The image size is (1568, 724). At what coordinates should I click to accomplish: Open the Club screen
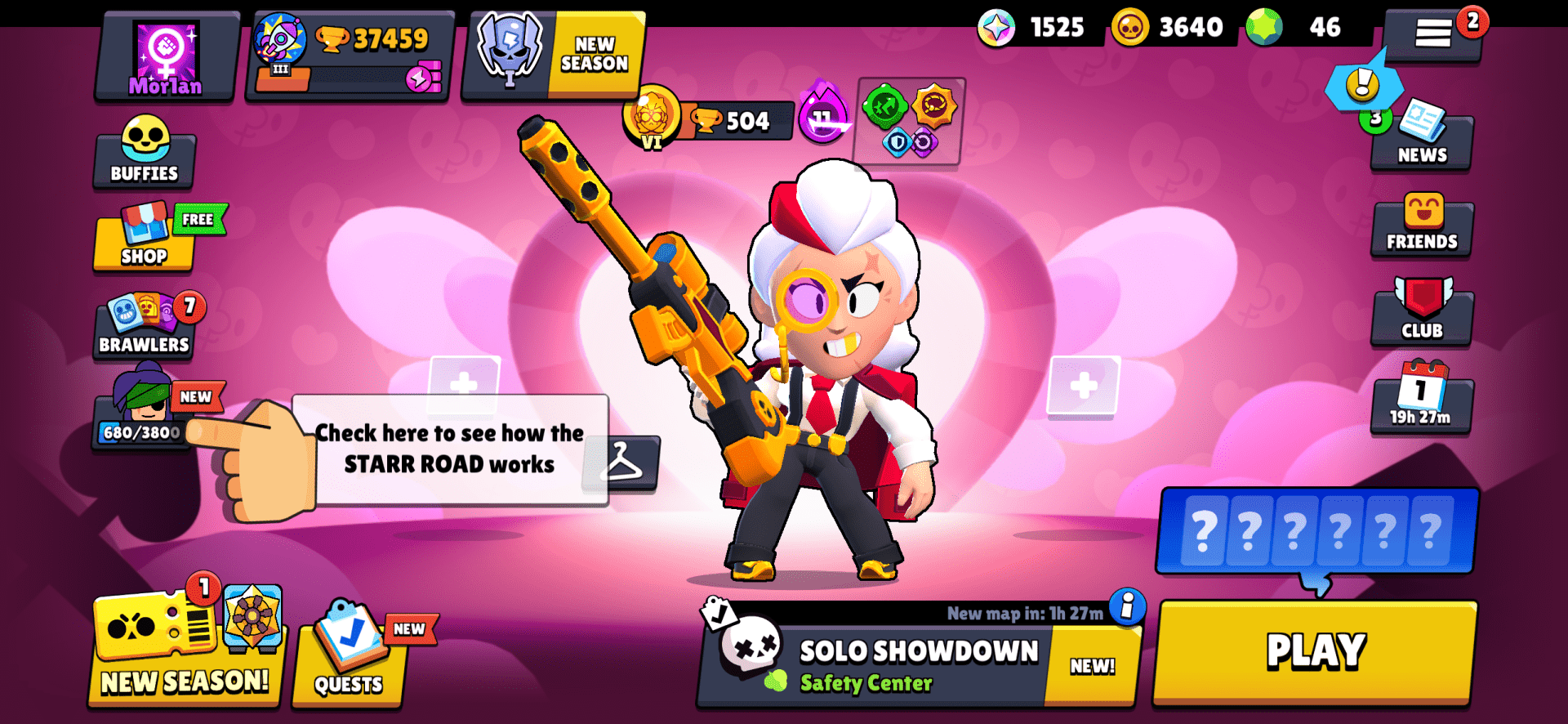(x=1421, y=315)
